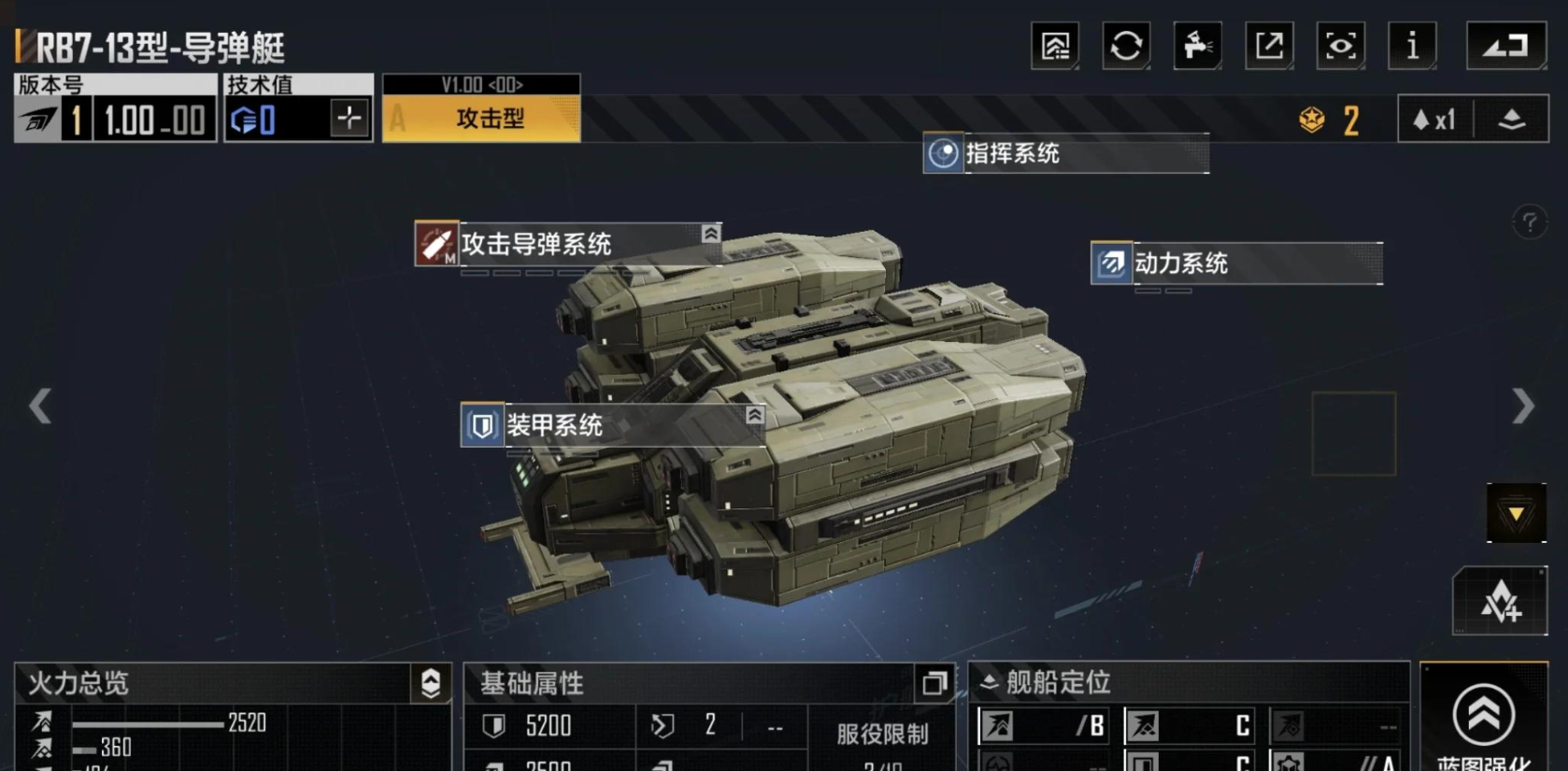The width and height of the screenshot is (1568, 771).
Task: Show next ship with right arrow
Action: pyautogui.click(x=1523, y=406)
